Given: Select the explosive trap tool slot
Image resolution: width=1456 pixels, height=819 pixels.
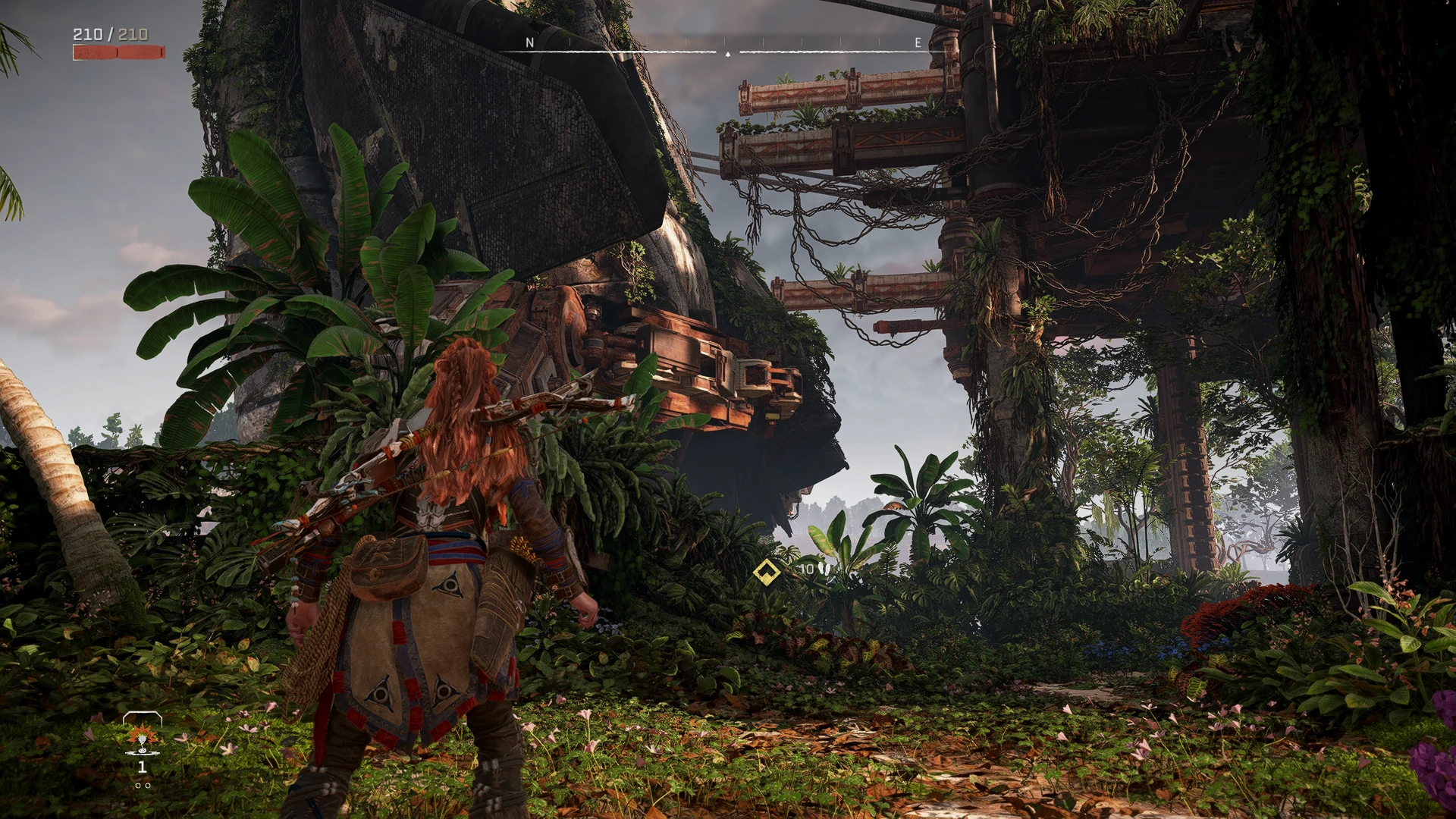Looking at the screenshot, I should click(142, 739).
